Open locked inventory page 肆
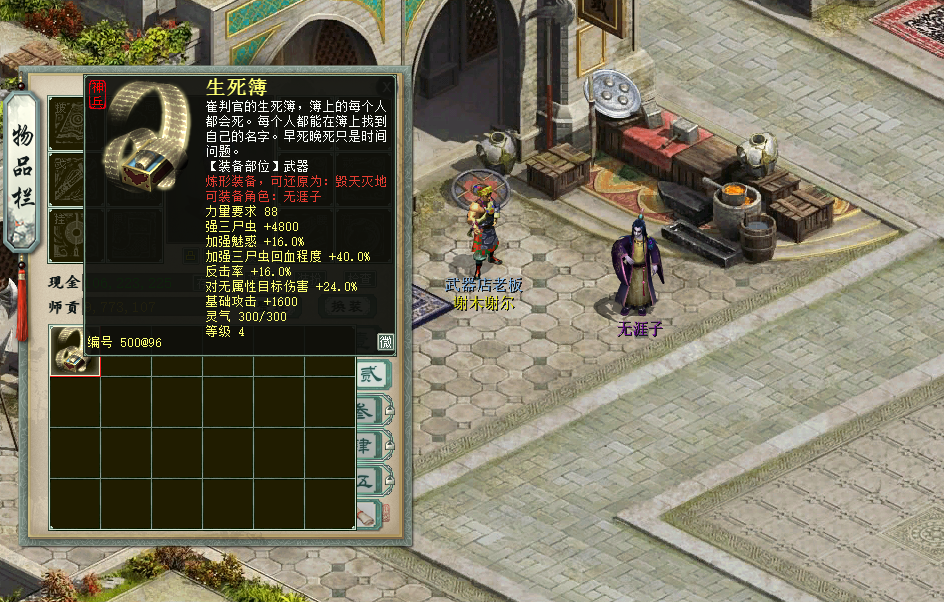Viewport: 944px width, 602px height. (369, 446)
